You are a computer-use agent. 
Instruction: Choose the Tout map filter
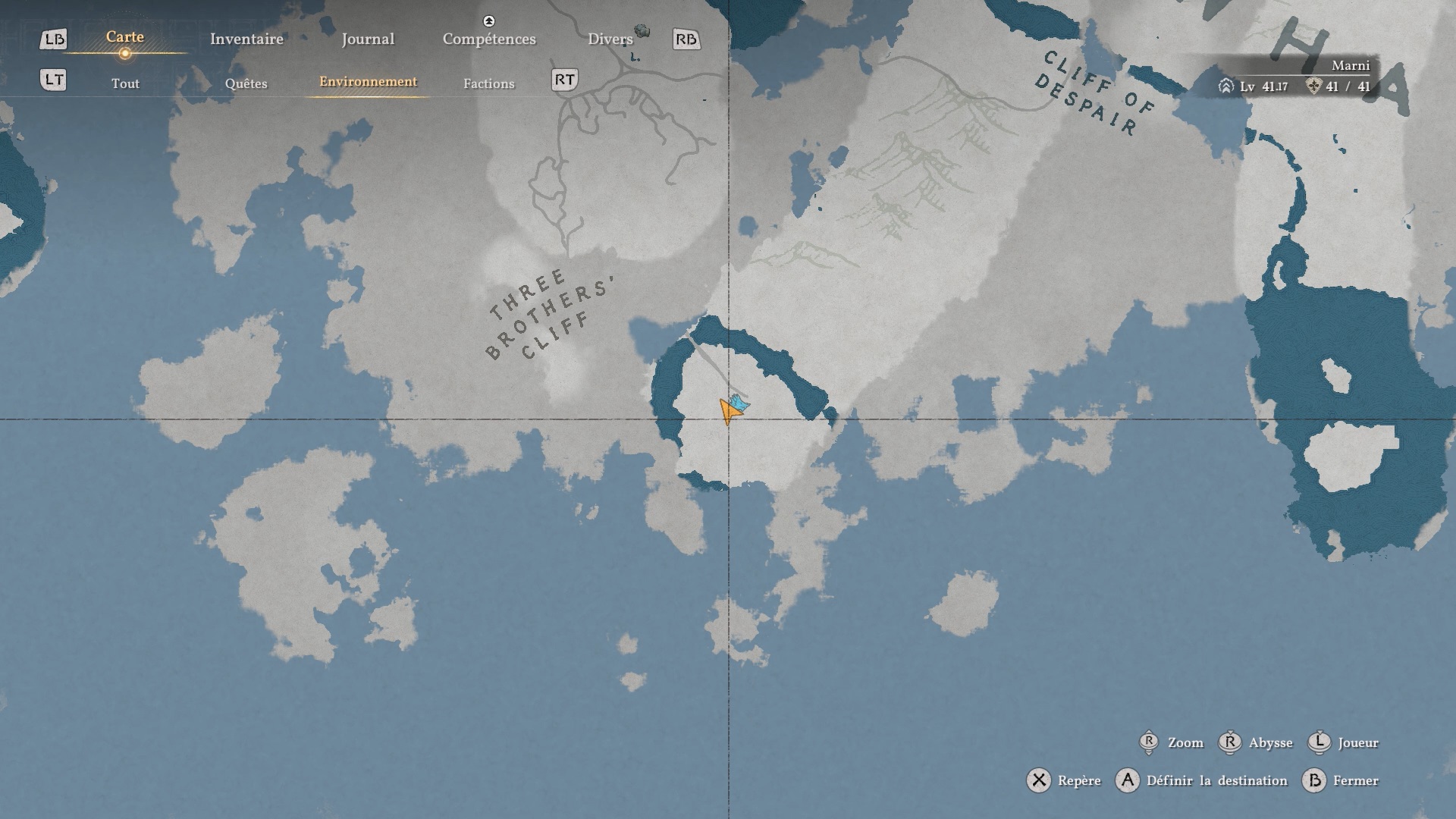pyautogui.click(x=125, y=83)
